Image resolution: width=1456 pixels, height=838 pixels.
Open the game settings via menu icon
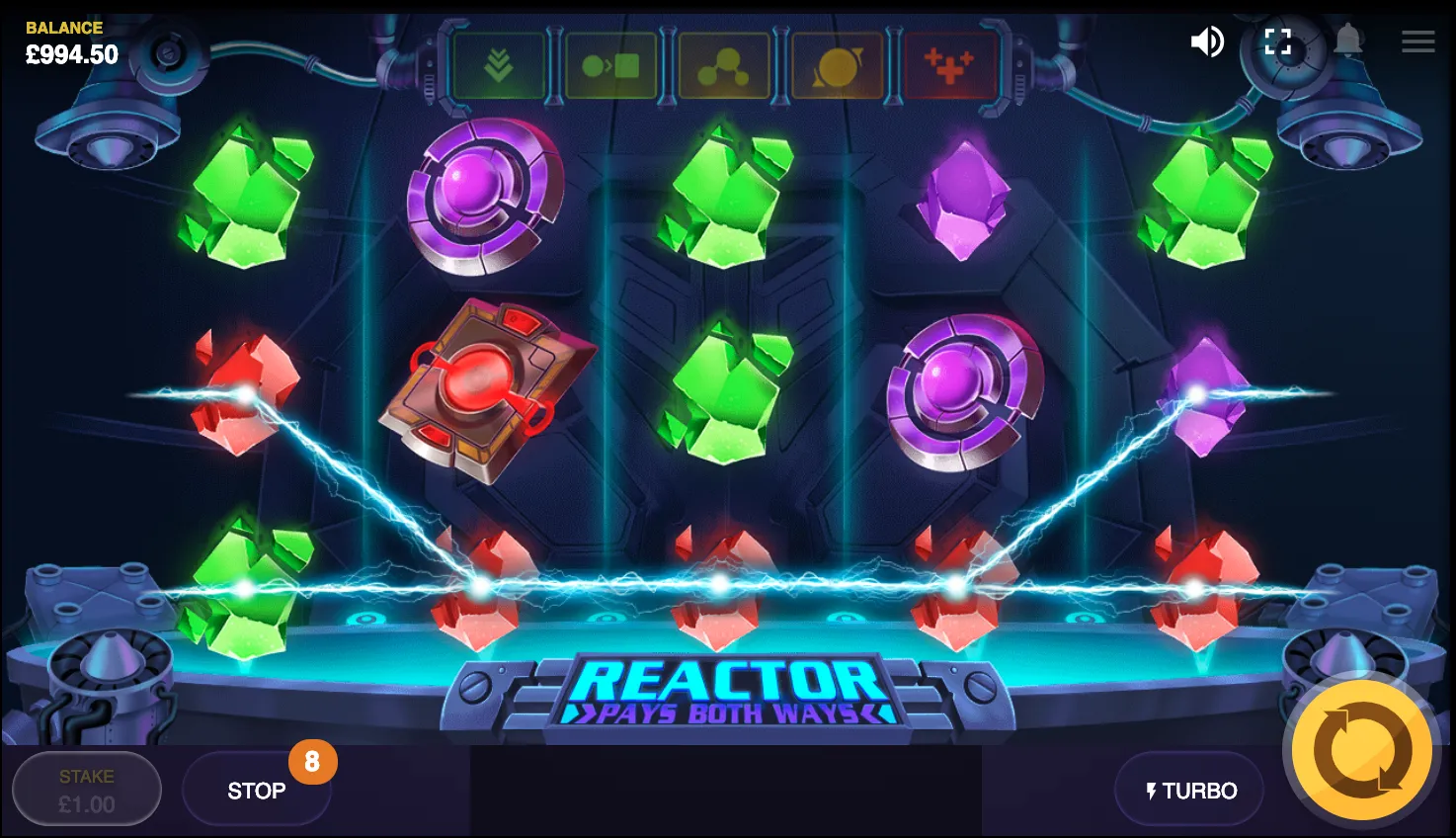1417,42
